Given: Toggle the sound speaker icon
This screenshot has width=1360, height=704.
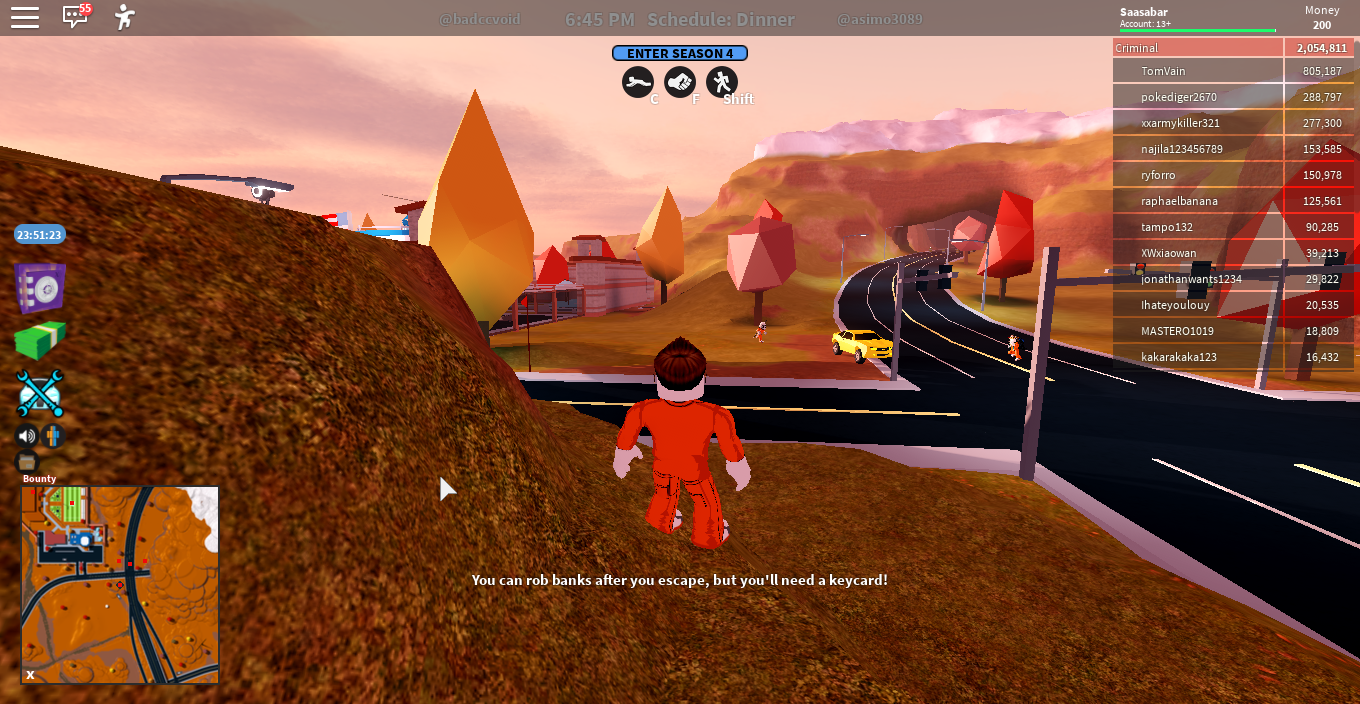Looking at the screenshot, I should pyautogui.click(x=26, y=436).
